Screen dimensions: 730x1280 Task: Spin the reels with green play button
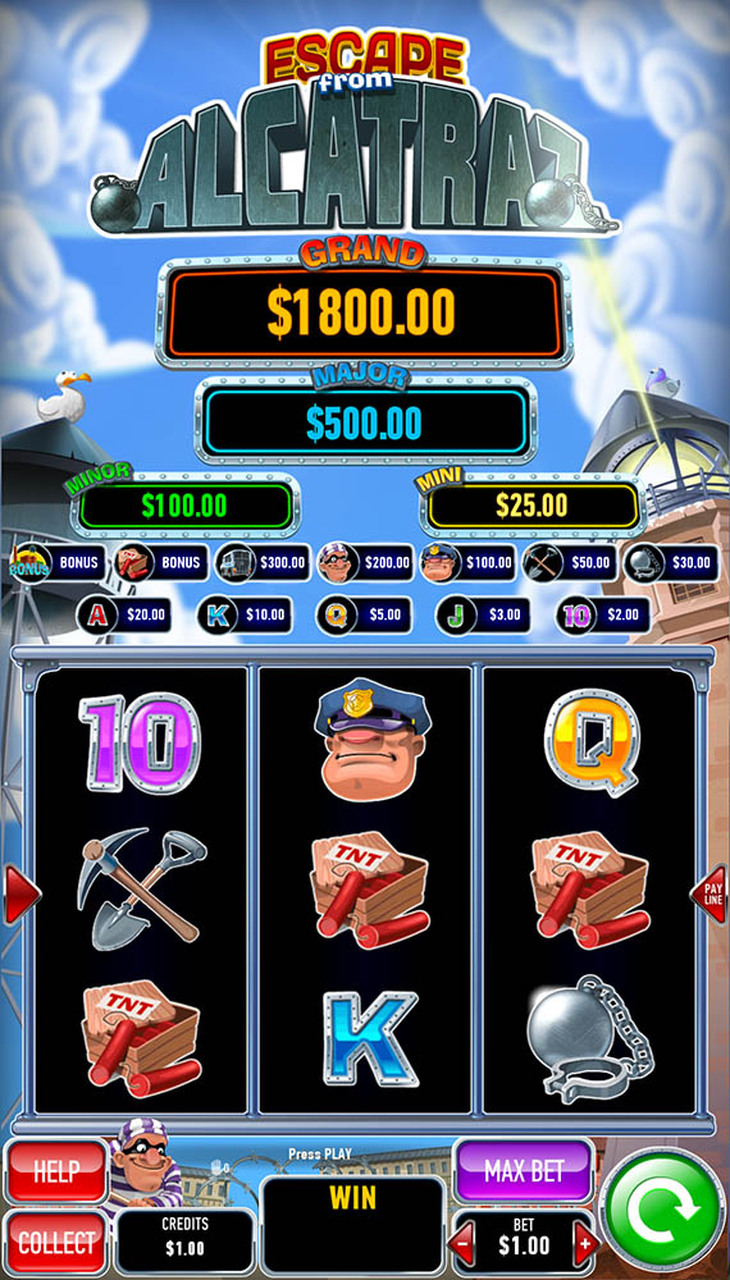tap(662, 1211)
